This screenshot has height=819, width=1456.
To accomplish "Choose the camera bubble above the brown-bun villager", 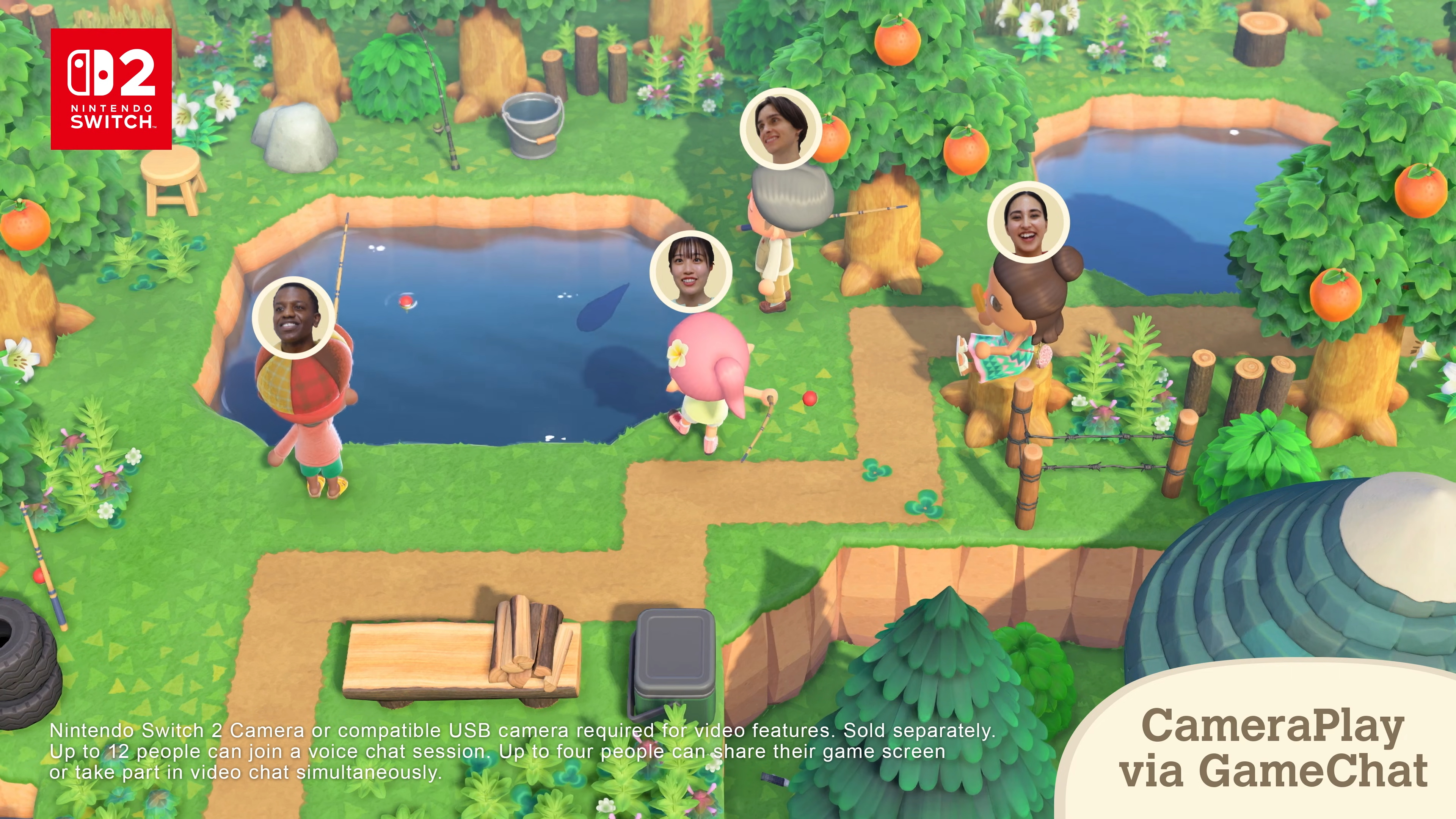I will pos(1028,222).
